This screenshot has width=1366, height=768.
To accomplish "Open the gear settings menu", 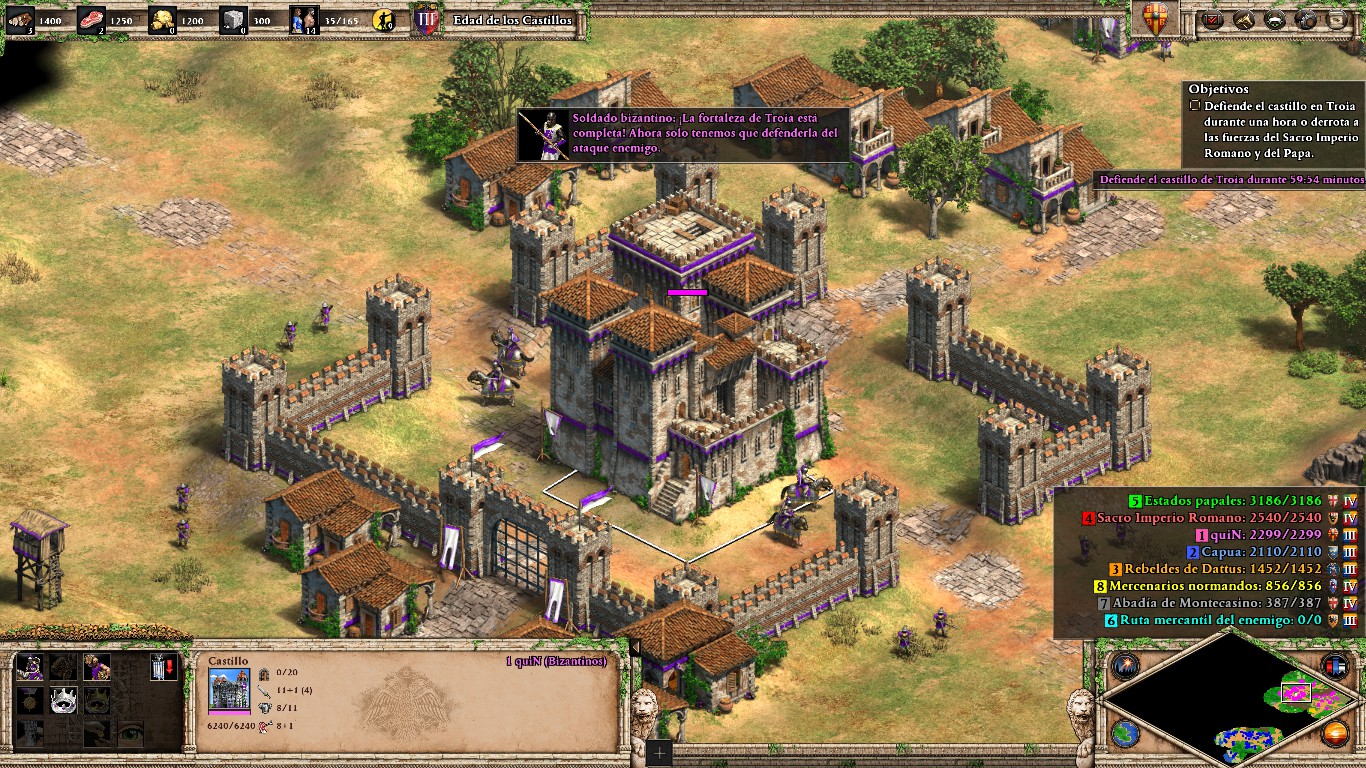I will click(x=1306, y=19).
